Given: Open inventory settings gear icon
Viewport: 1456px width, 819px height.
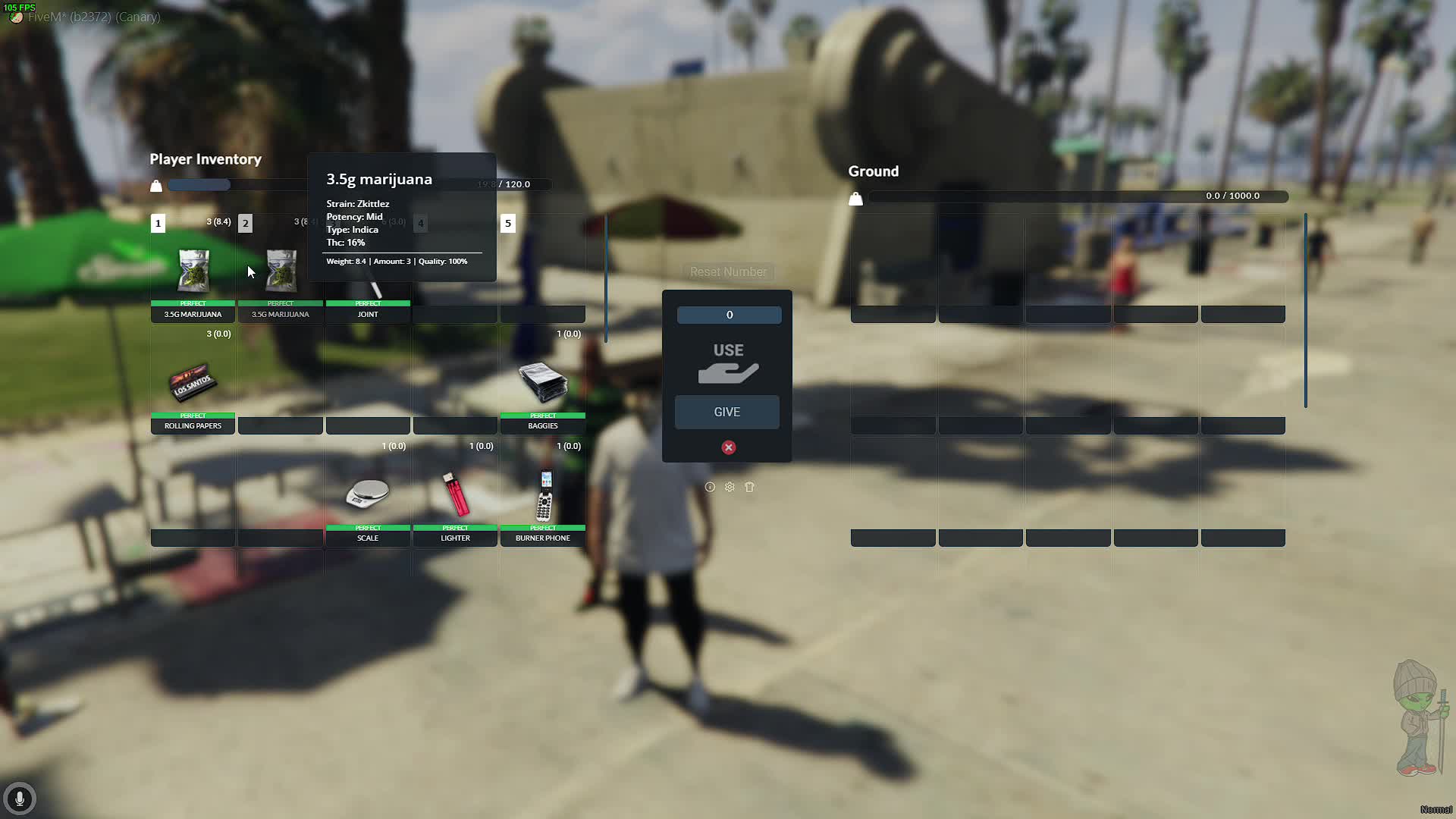Looking at the screenshot, I should tap(730, 487).
